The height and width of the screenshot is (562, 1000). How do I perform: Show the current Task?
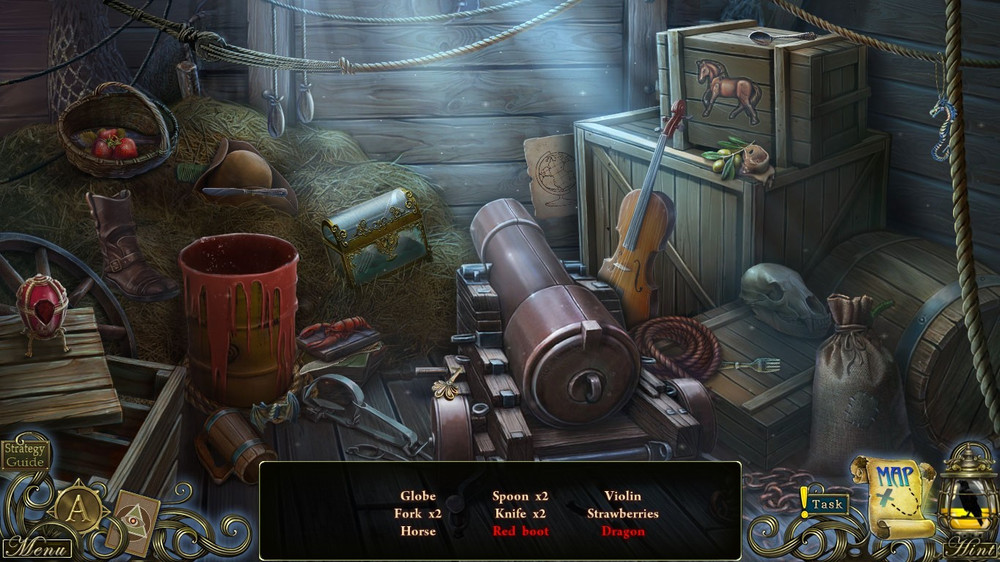pyautogui.click(x=826, y=504)
